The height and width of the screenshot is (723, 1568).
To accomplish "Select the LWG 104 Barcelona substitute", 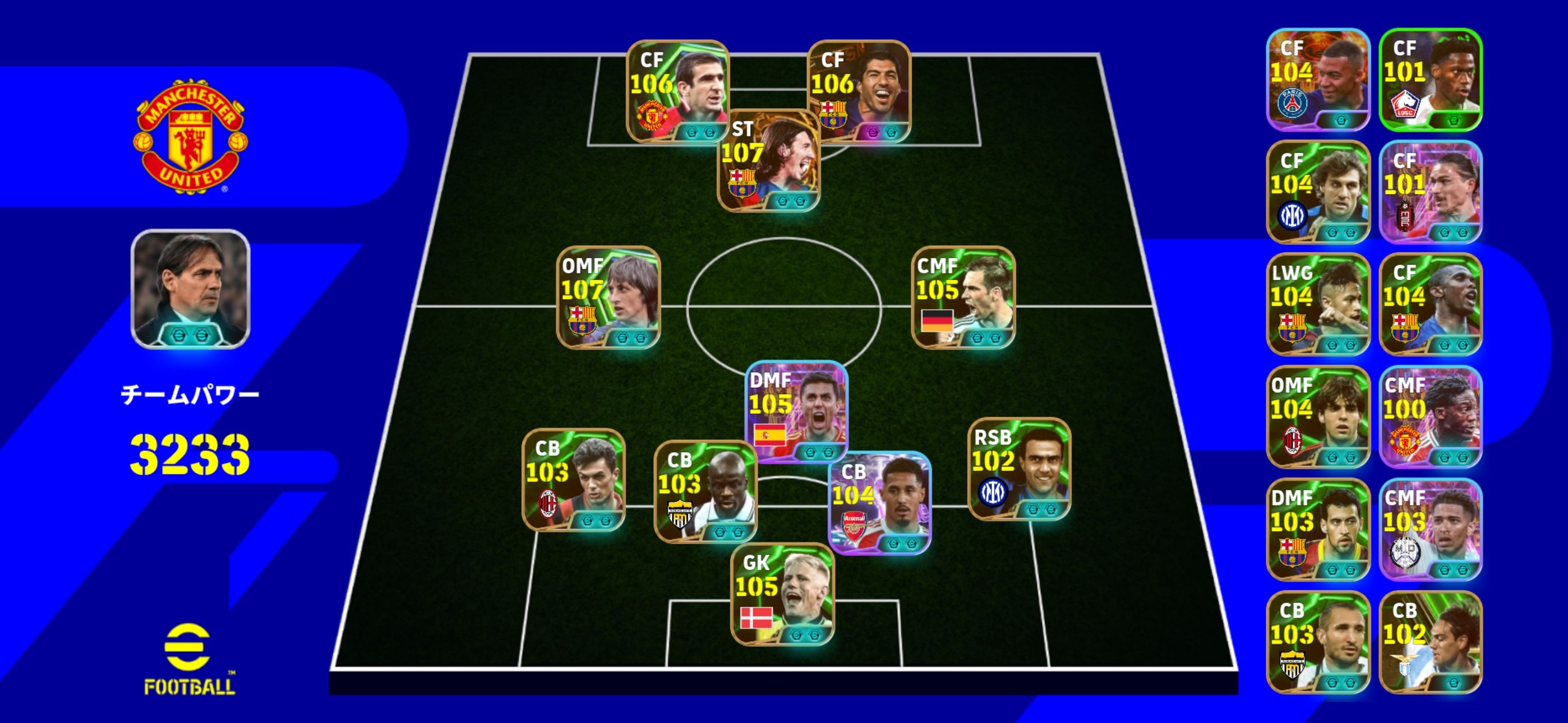I will pos(1318,304).
